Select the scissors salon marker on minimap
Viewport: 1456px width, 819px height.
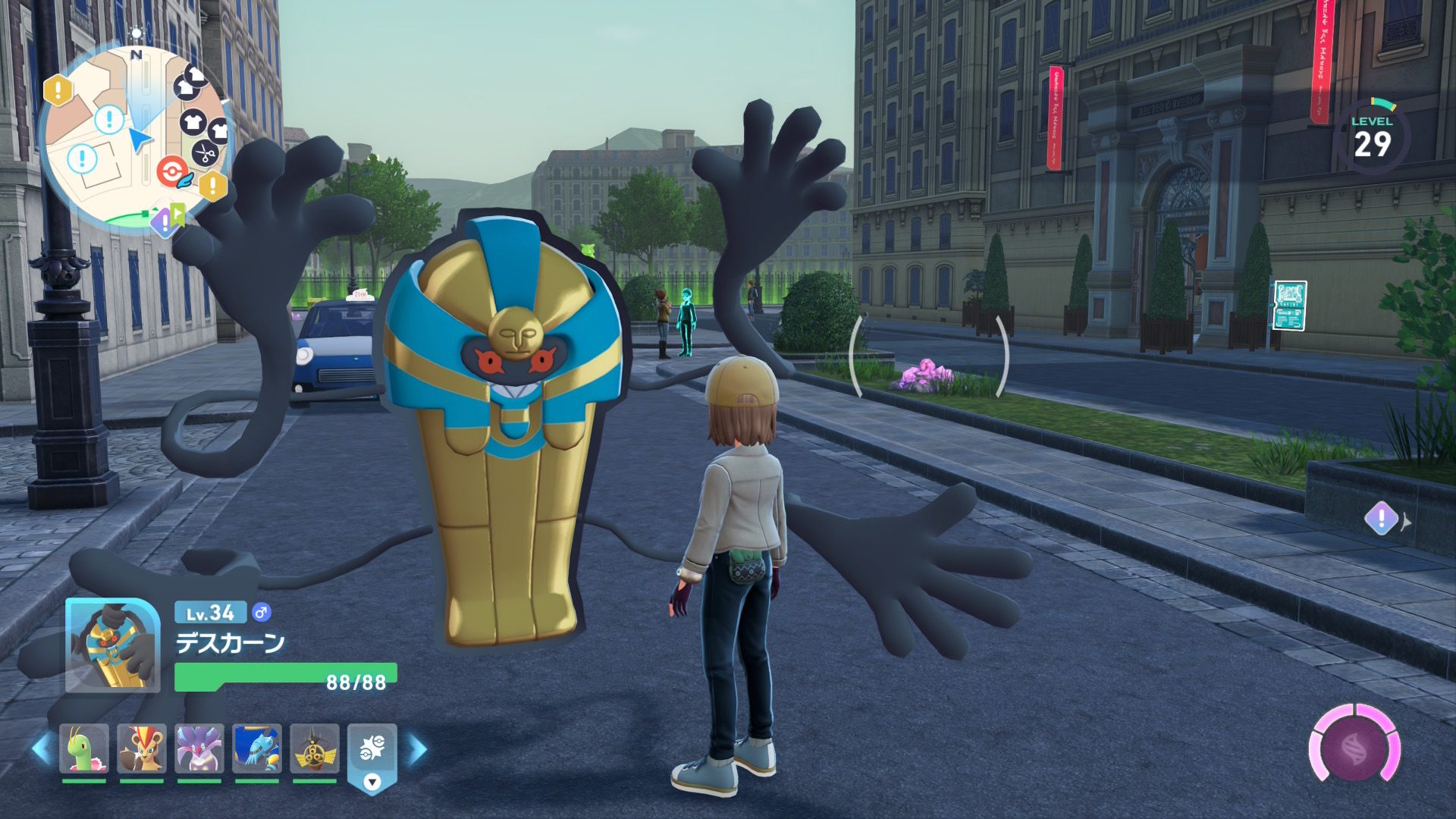click(203, 154)
